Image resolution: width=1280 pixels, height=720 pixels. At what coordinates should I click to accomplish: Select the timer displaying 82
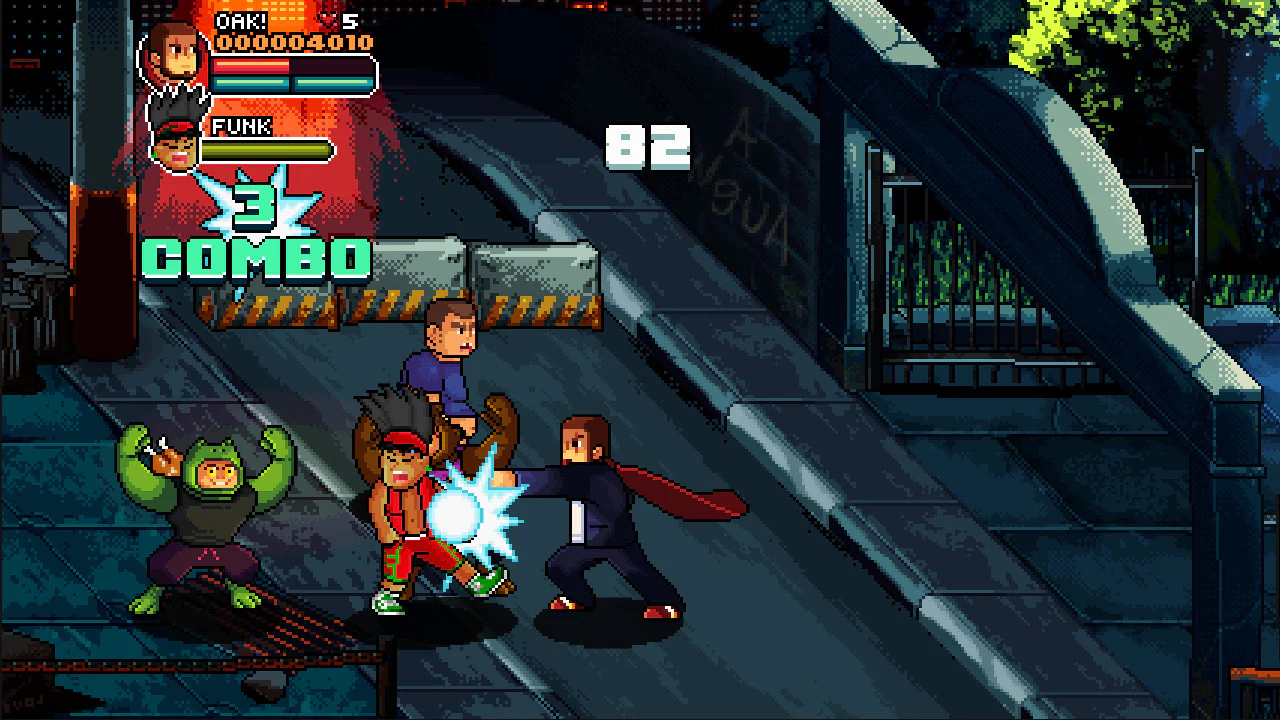pyautogui.click(x=648, y=147)
